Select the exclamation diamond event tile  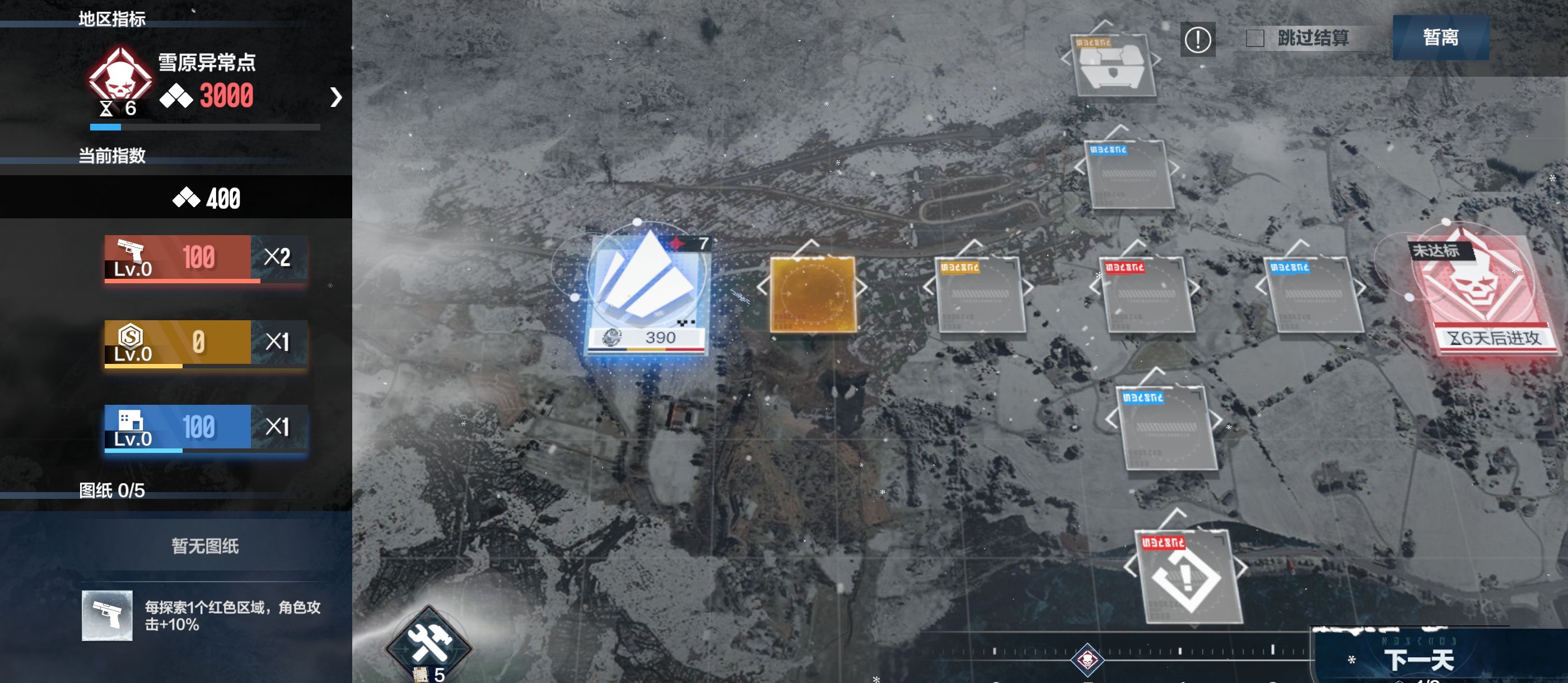point(1186,577)
